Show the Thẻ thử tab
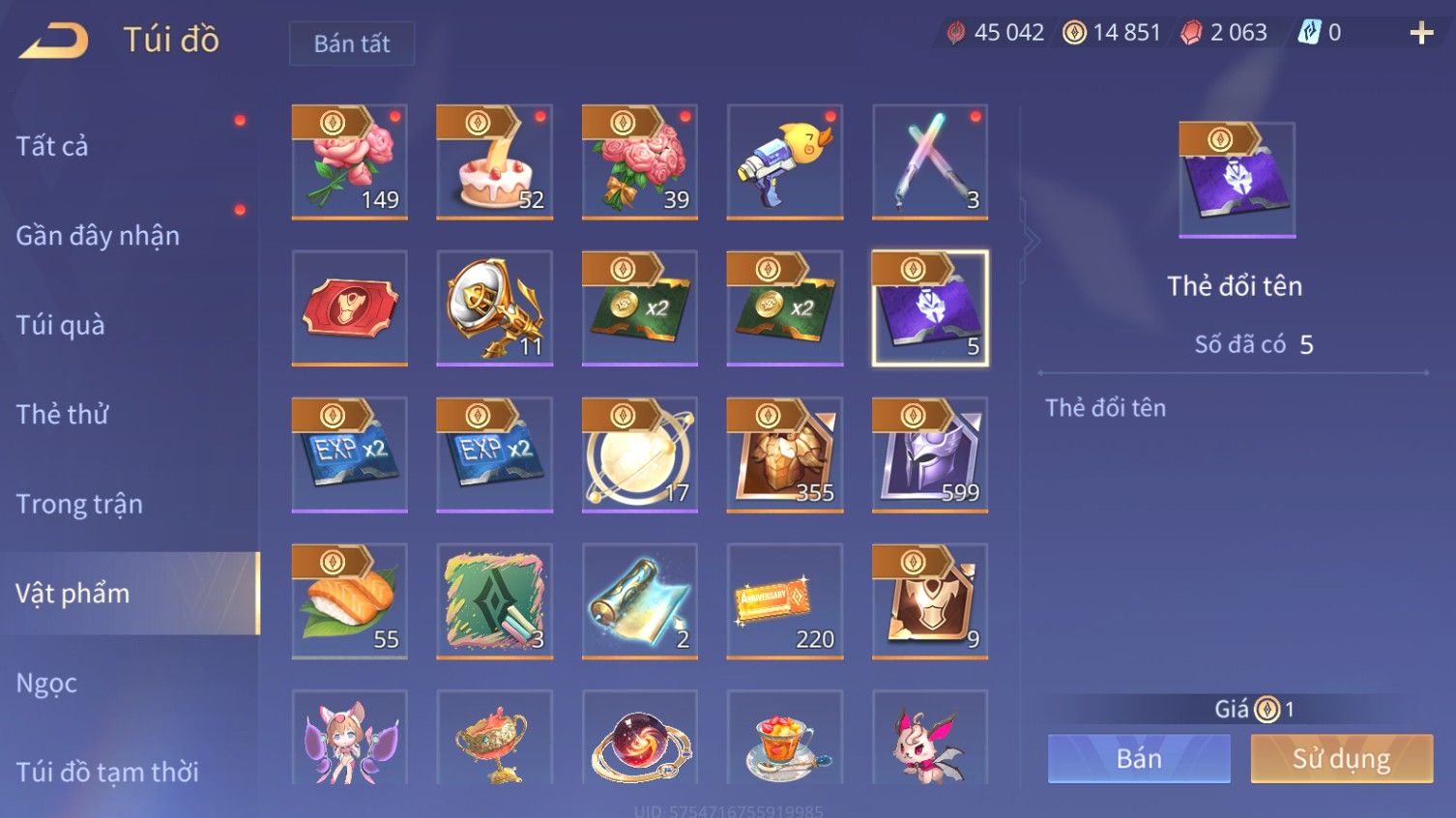This screenshot has height=818, width=1456. [x=62, y=414]
